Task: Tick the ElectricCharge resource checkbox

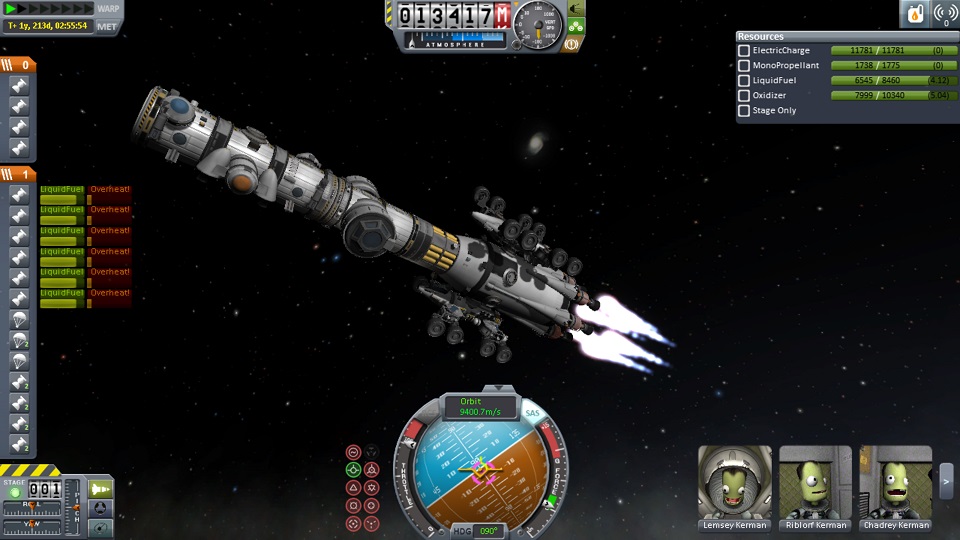Action: [744, 50]
